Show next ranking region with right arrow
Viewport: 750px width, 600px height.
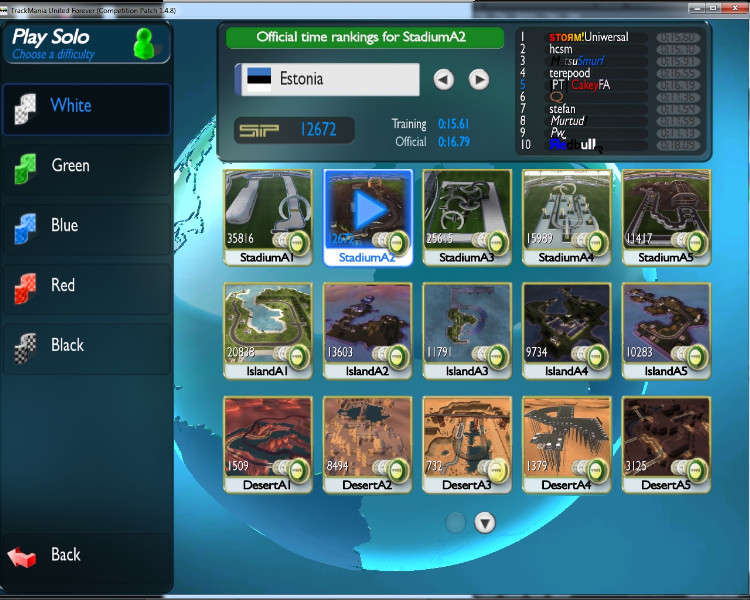click(479, 79)
